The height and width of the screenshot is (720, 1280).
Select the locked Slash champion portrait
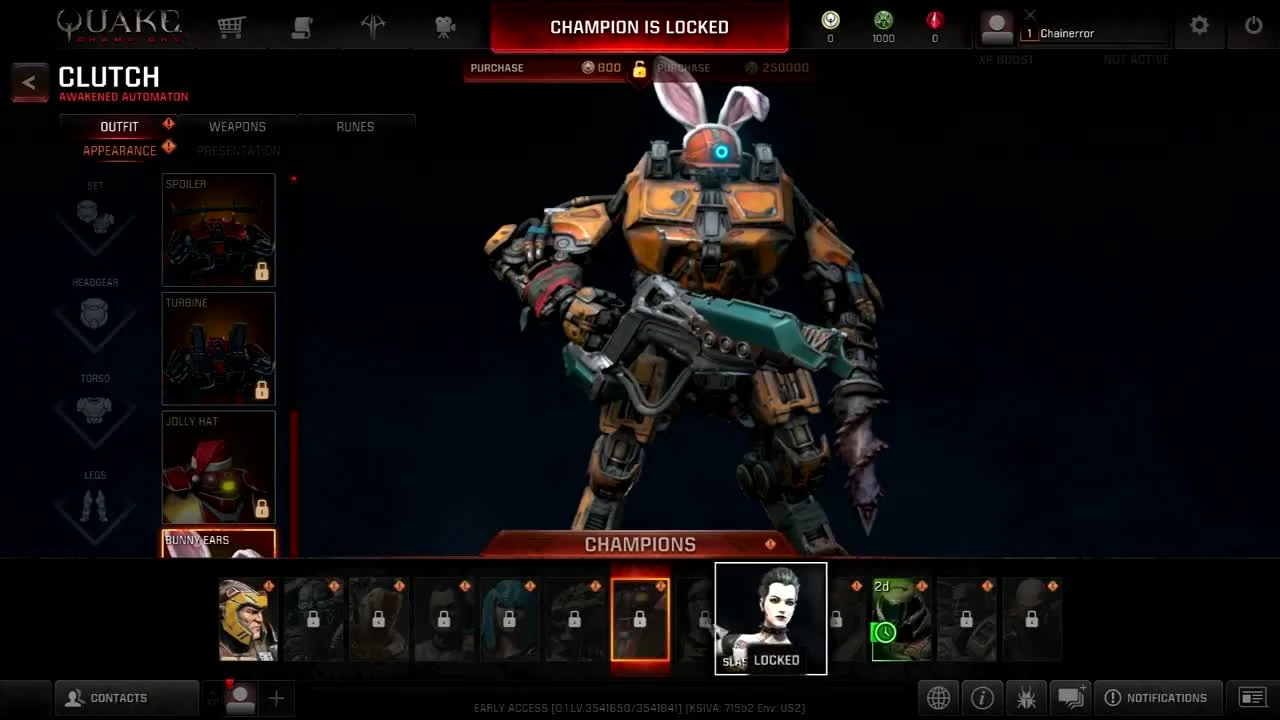coord(770,618)
